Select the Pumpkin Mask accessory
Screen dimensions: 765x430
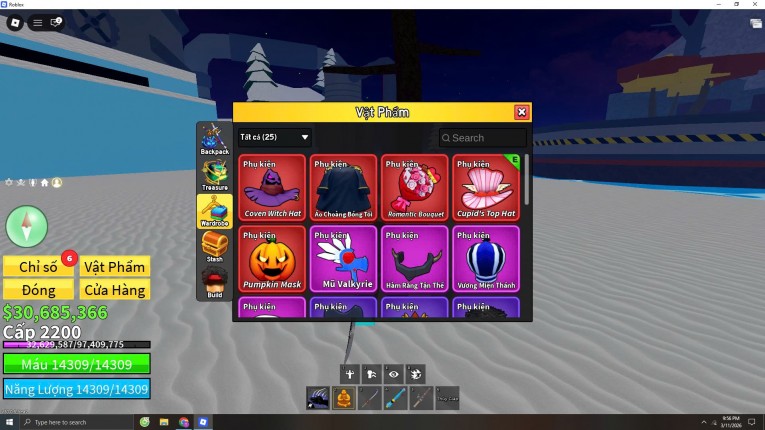click(272, 258)
